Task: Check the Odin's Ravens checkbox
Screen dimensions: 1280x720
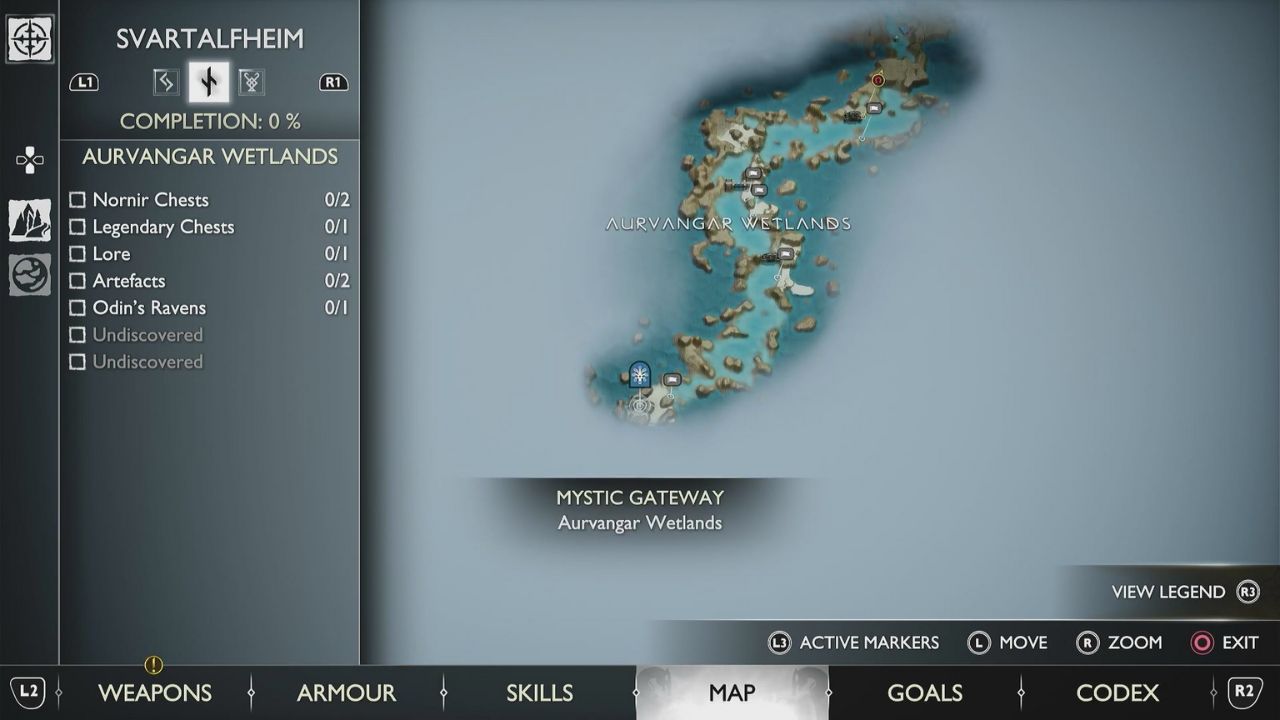Action: click(x=77, y=308)
